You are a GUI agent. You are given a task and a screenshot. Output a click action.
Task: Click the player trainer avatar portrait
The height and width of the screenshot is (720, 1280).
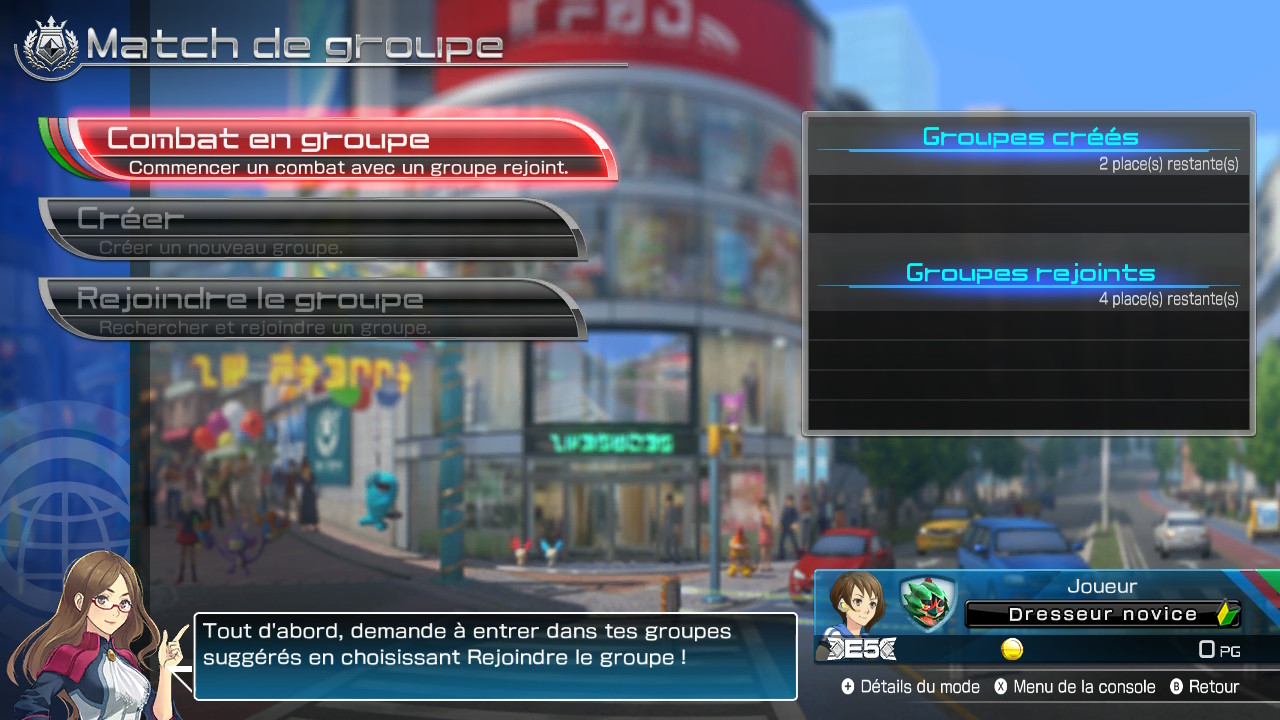click(857, 603)
